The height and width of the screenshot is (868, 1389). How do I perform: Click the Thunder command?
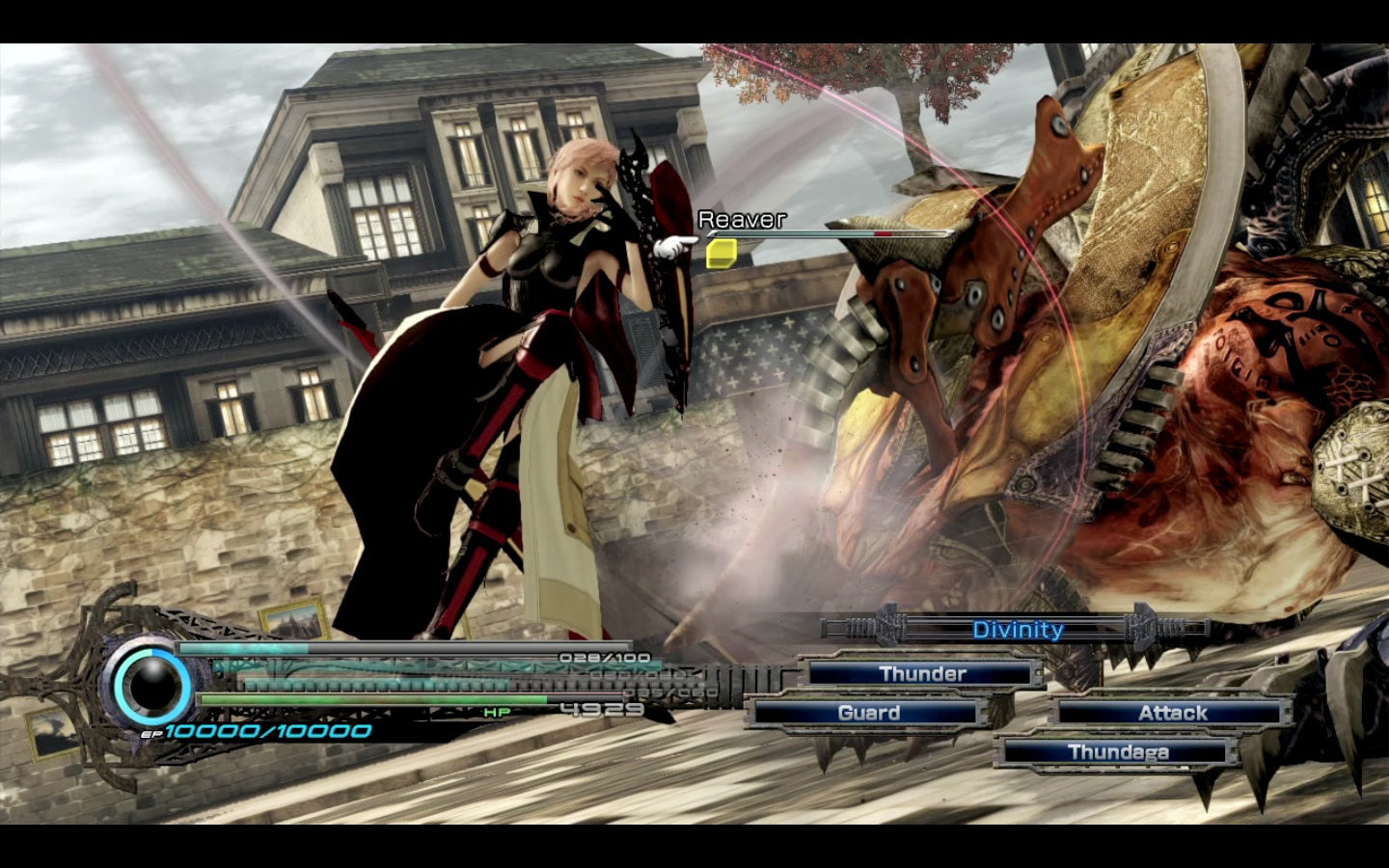923,673
